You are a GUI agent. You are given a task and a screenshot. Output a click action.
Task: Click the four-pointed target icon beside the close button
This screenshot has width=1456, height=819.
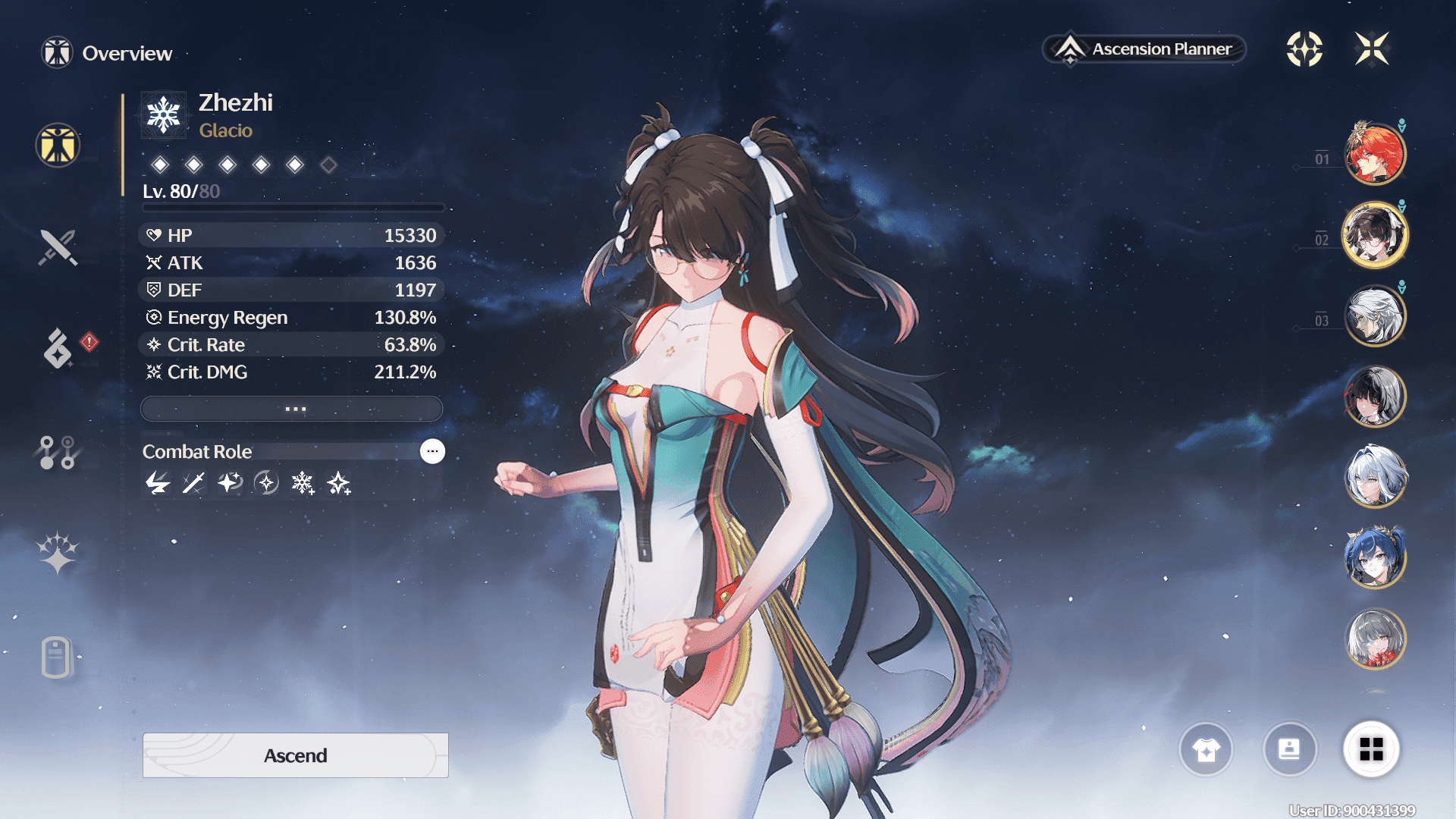[x=1304, y=49]
